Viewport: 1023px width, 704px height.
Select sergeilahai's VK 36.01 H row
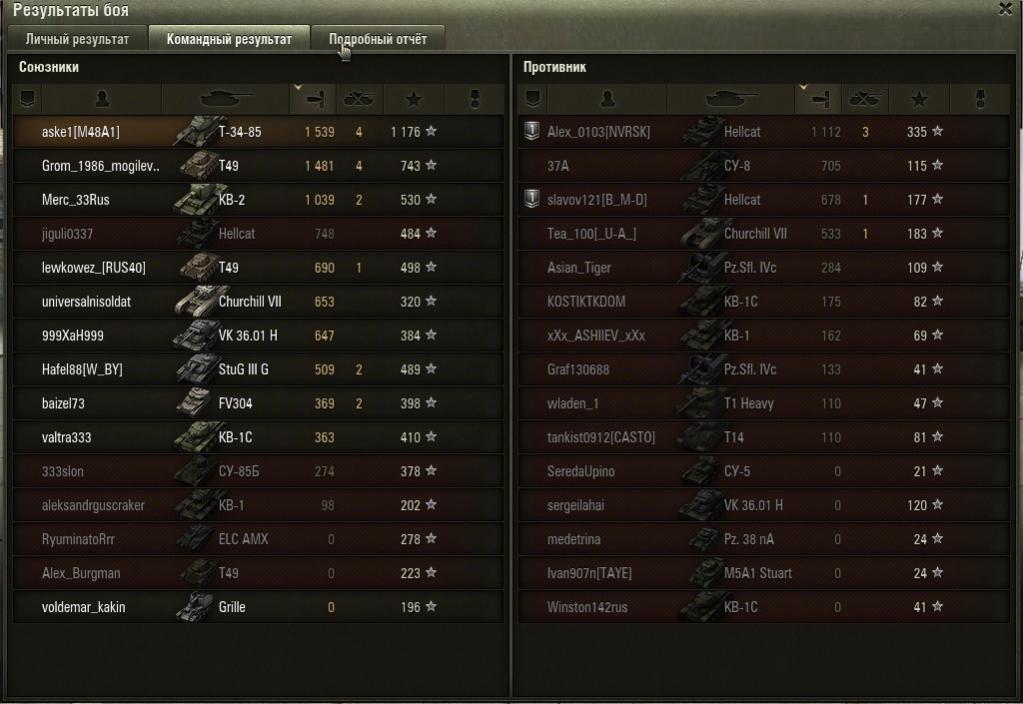(765, 505)
